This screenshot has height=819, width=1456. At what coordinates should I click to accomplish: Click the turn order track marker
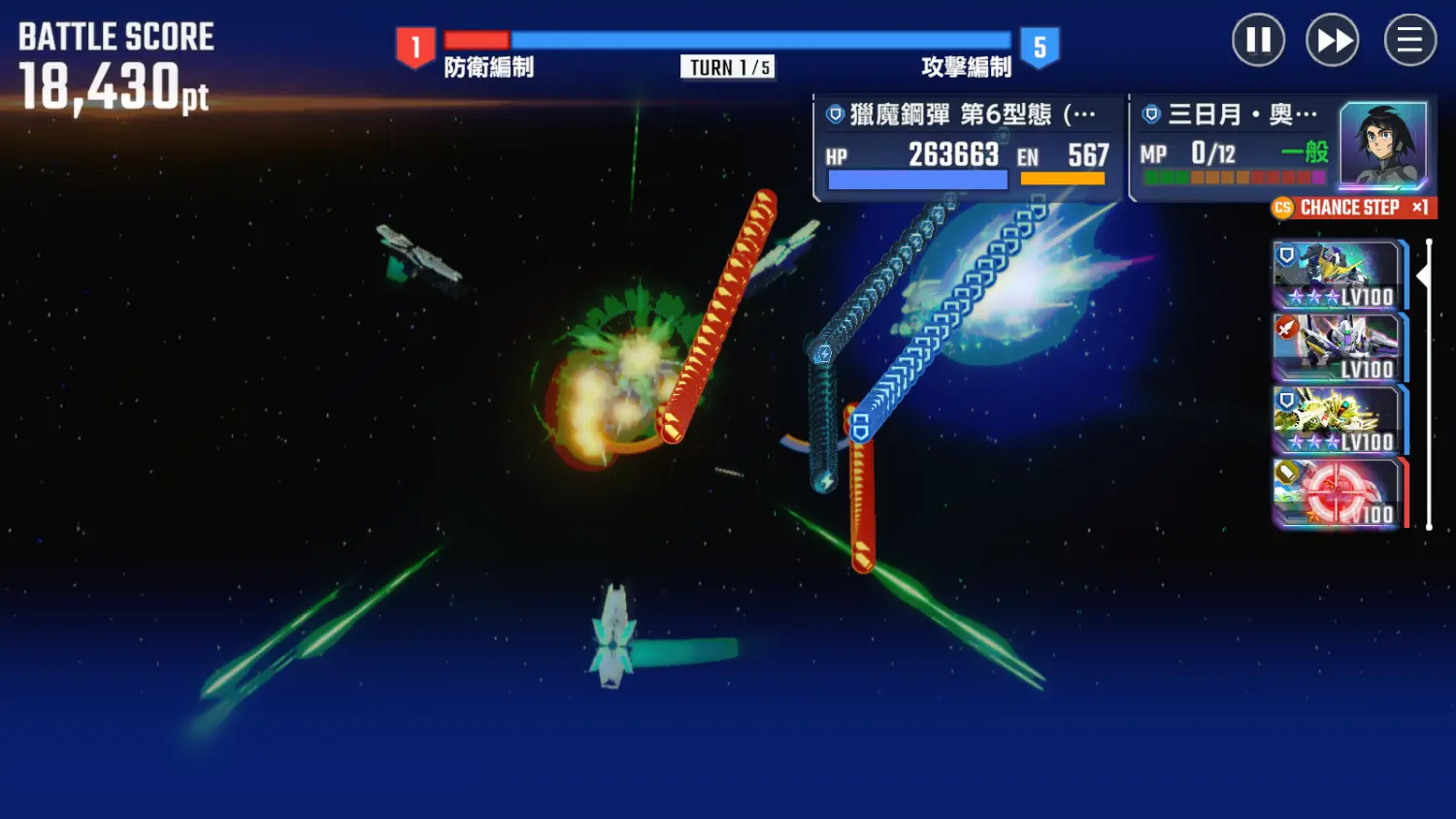pos(1424,277)
